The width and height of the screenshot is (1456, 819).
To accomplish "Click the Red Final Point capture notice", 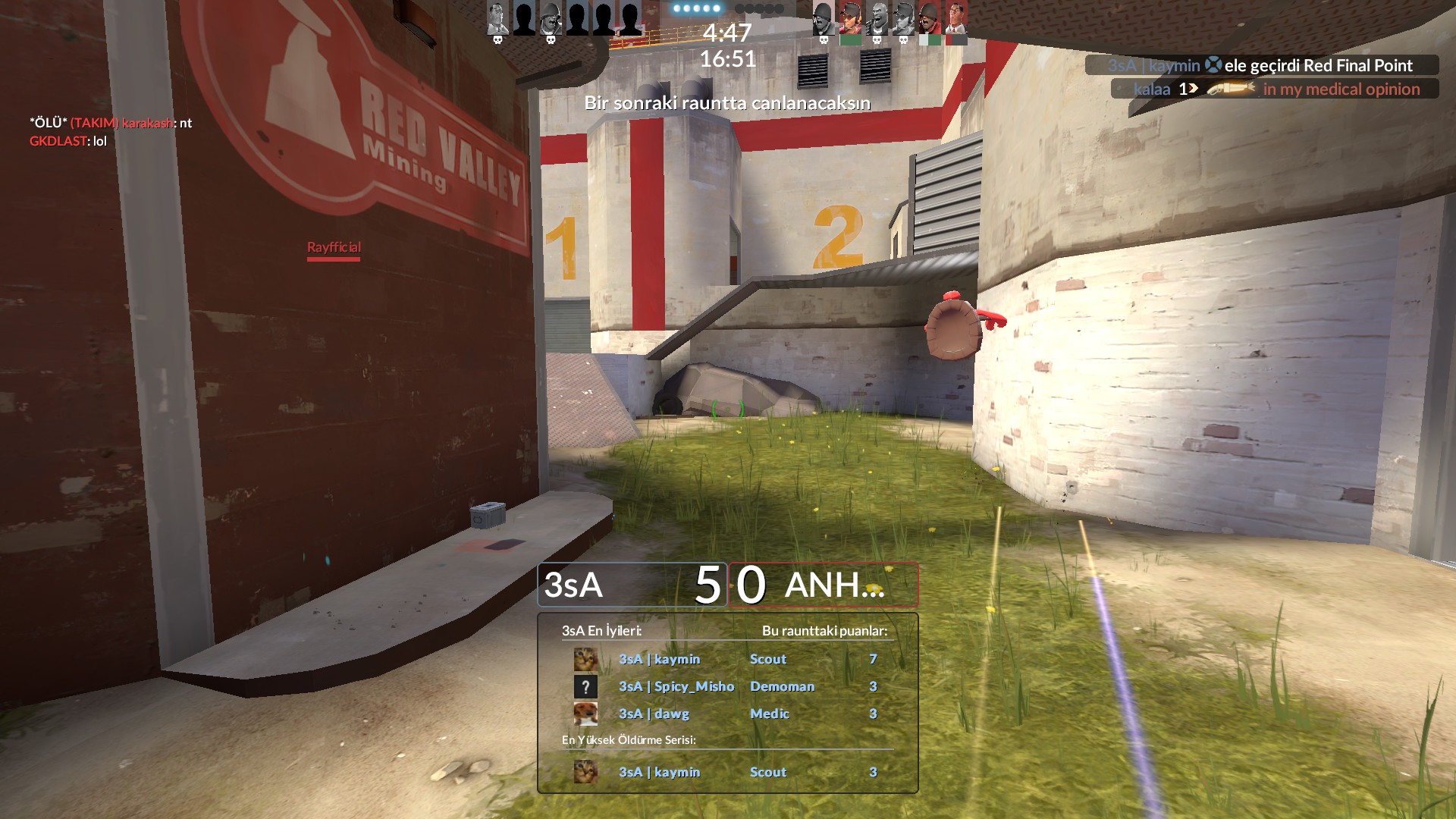I will 1261,65.
